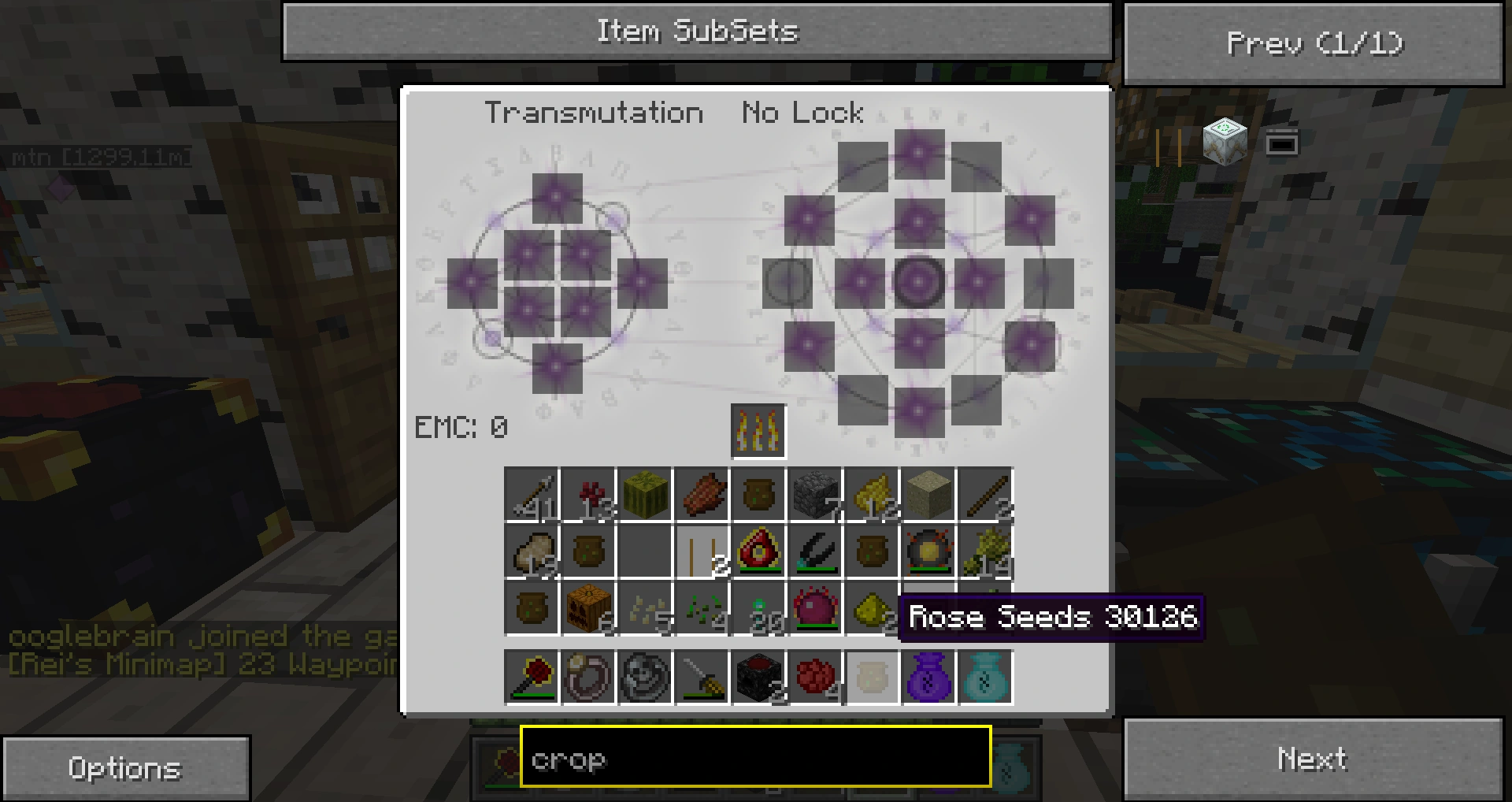
Task: Select the cyan alchemy bag in hotbar
Action: [985, 677]
